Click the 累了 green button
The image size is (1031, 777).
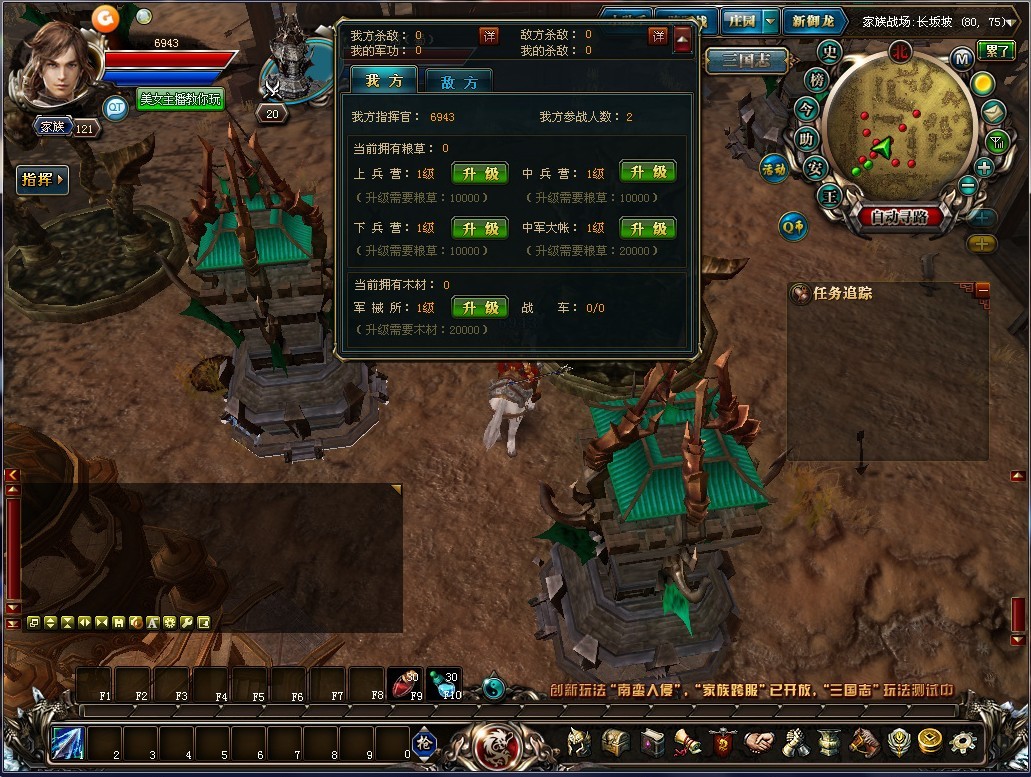click(995, 51)
